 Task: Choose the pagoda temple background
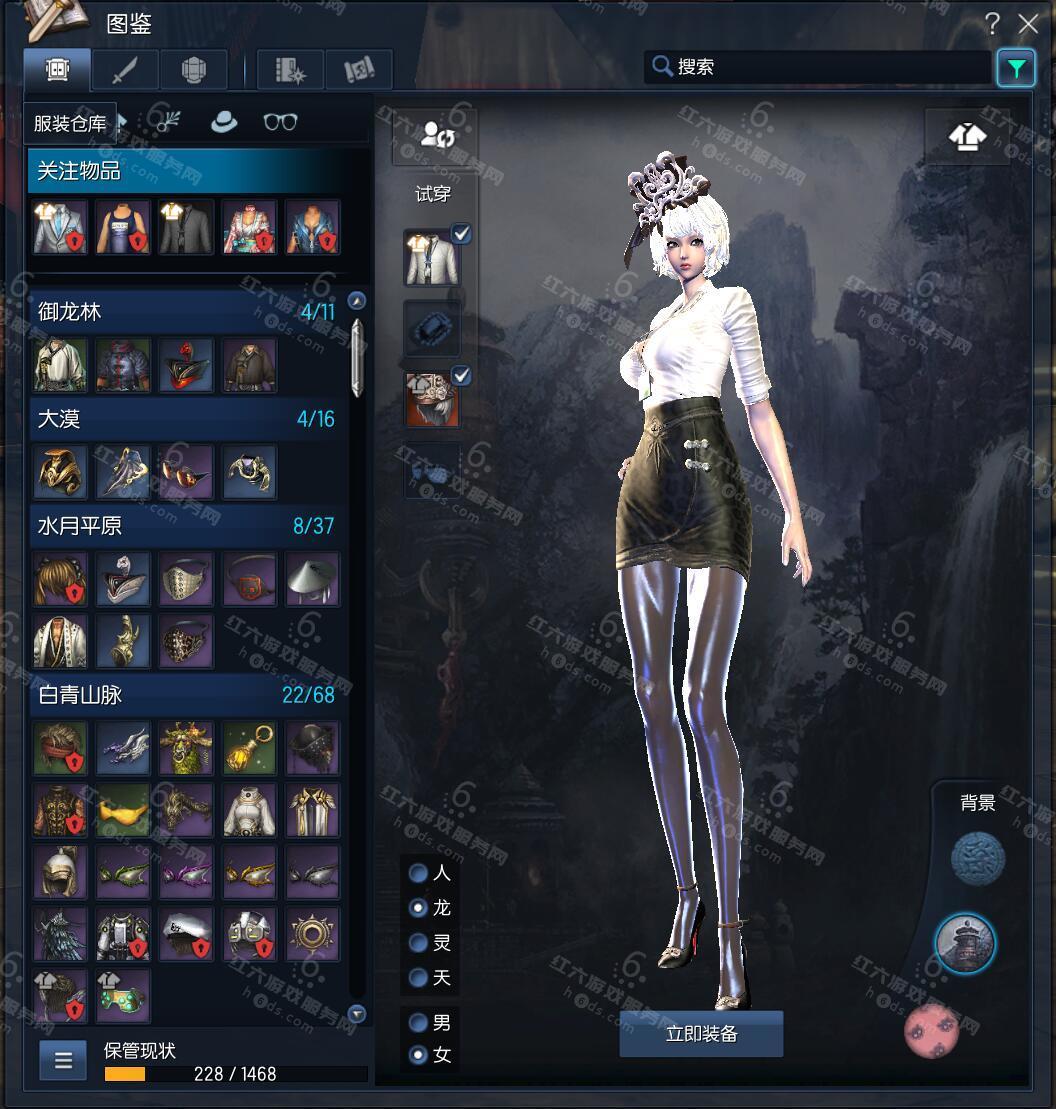965,943
